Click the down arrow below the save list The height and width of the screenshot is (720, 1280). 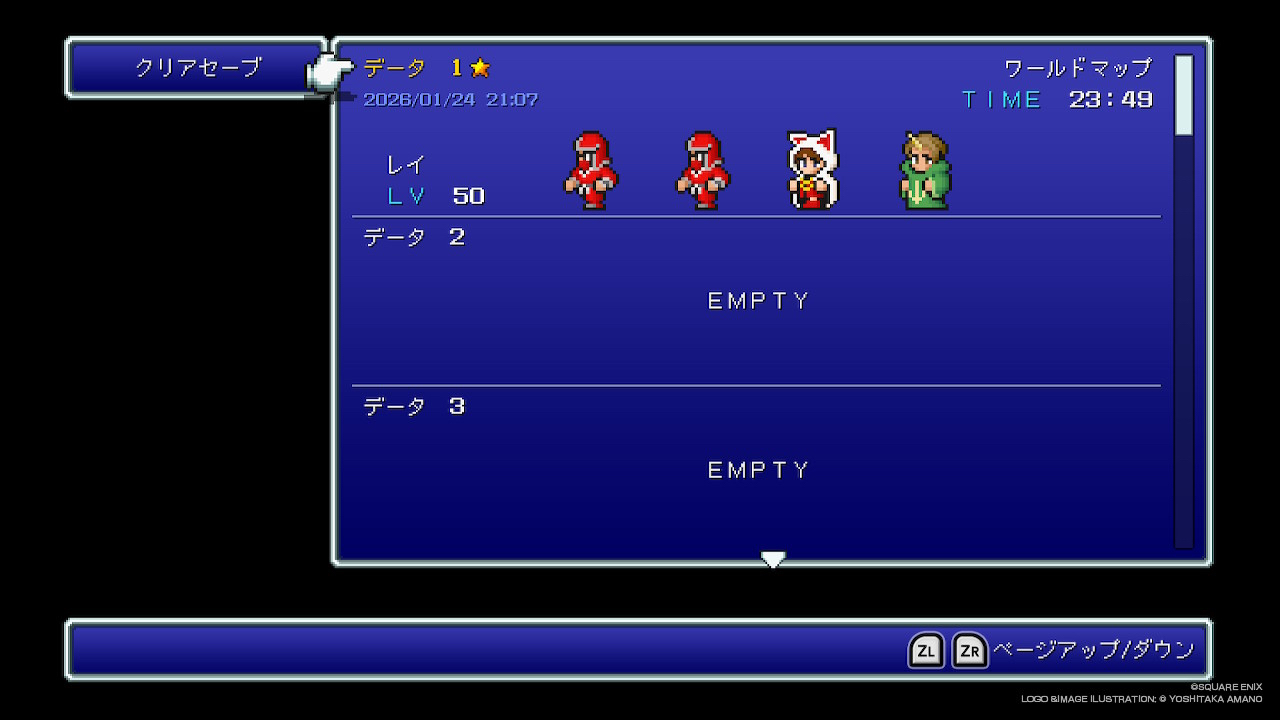[x=773, y=559]
